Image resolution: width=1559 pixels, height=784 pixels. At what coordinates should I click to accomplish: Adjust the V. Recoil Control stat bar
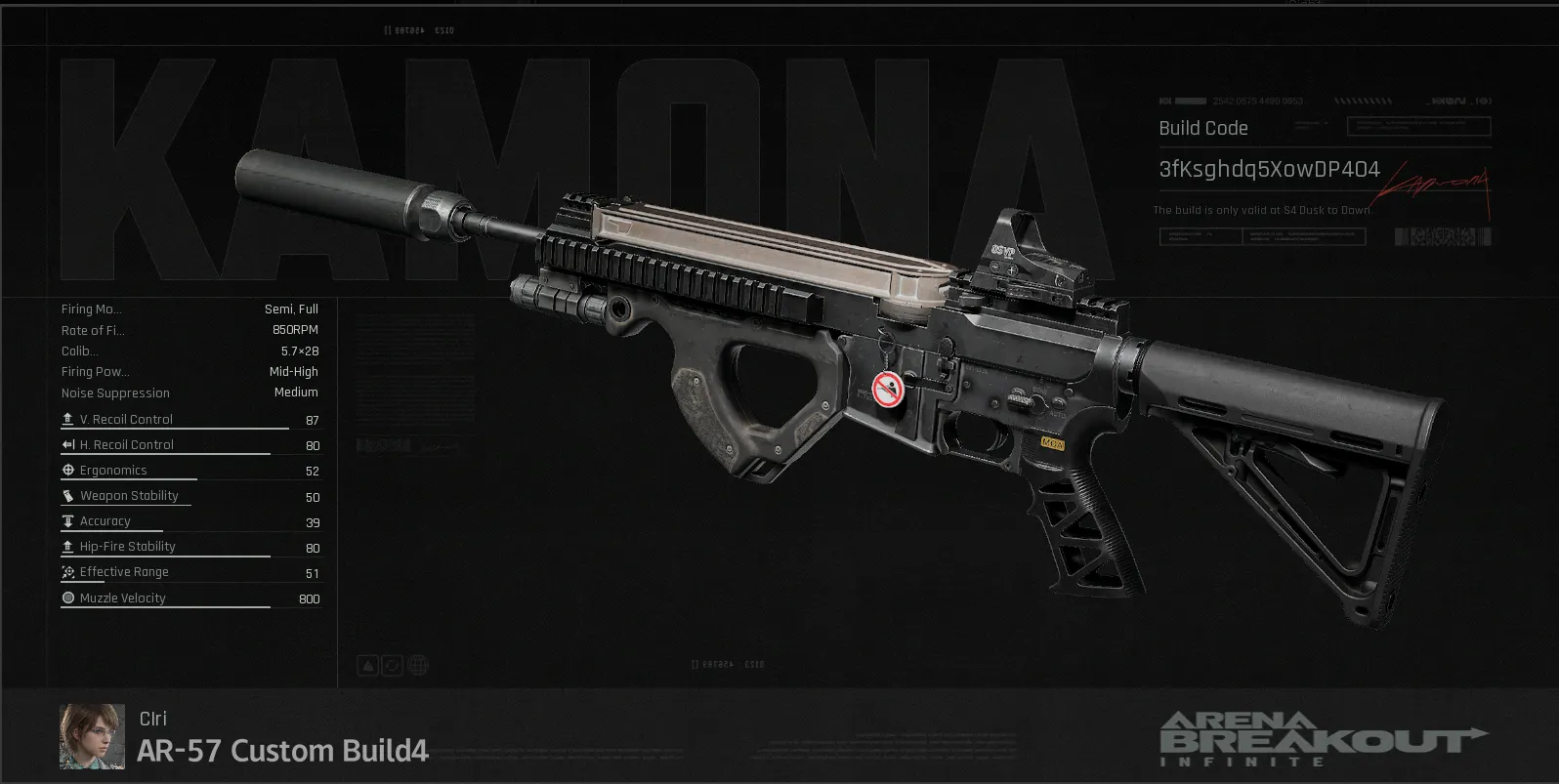[174, 428]
